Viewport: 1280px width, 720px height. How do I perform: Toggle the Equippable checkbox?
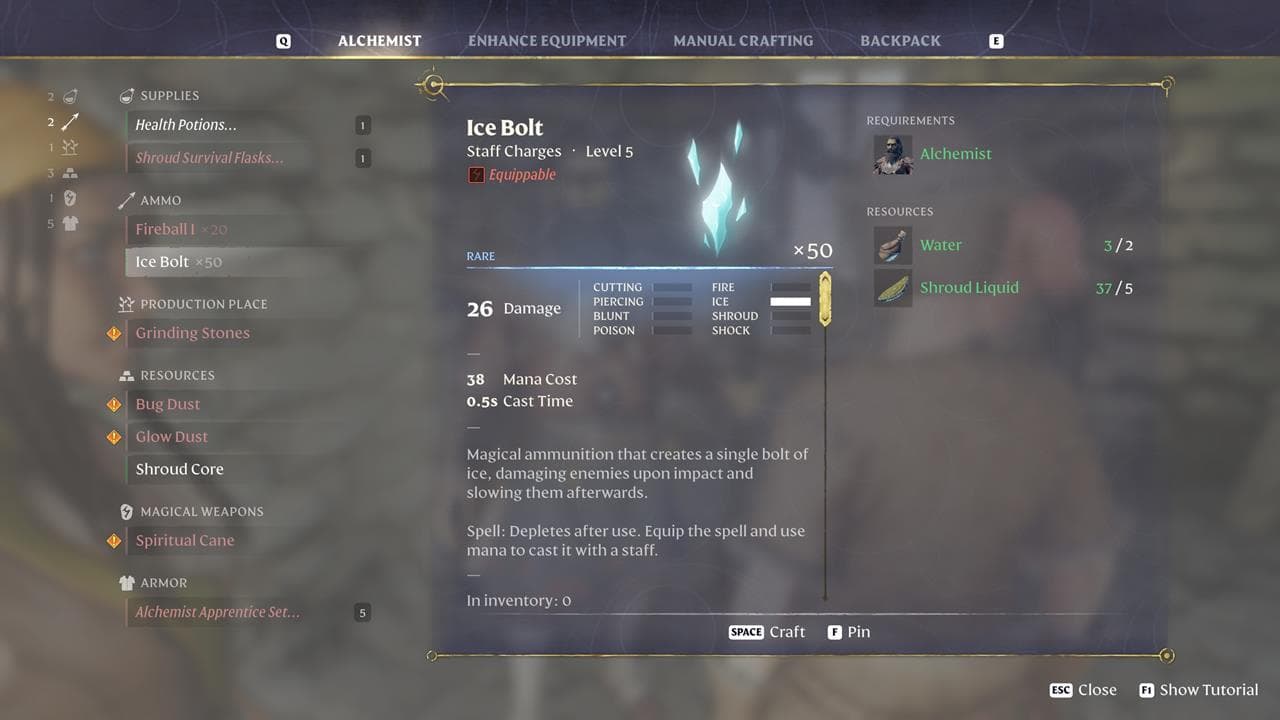point(474,174)
